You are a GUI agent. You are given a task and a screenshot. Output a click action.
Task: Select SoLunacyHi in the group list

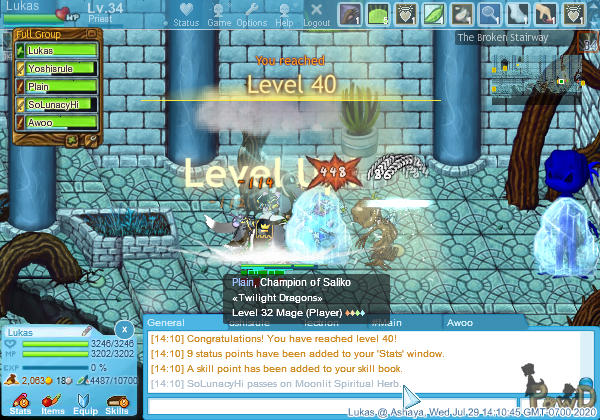click(56, 104)
